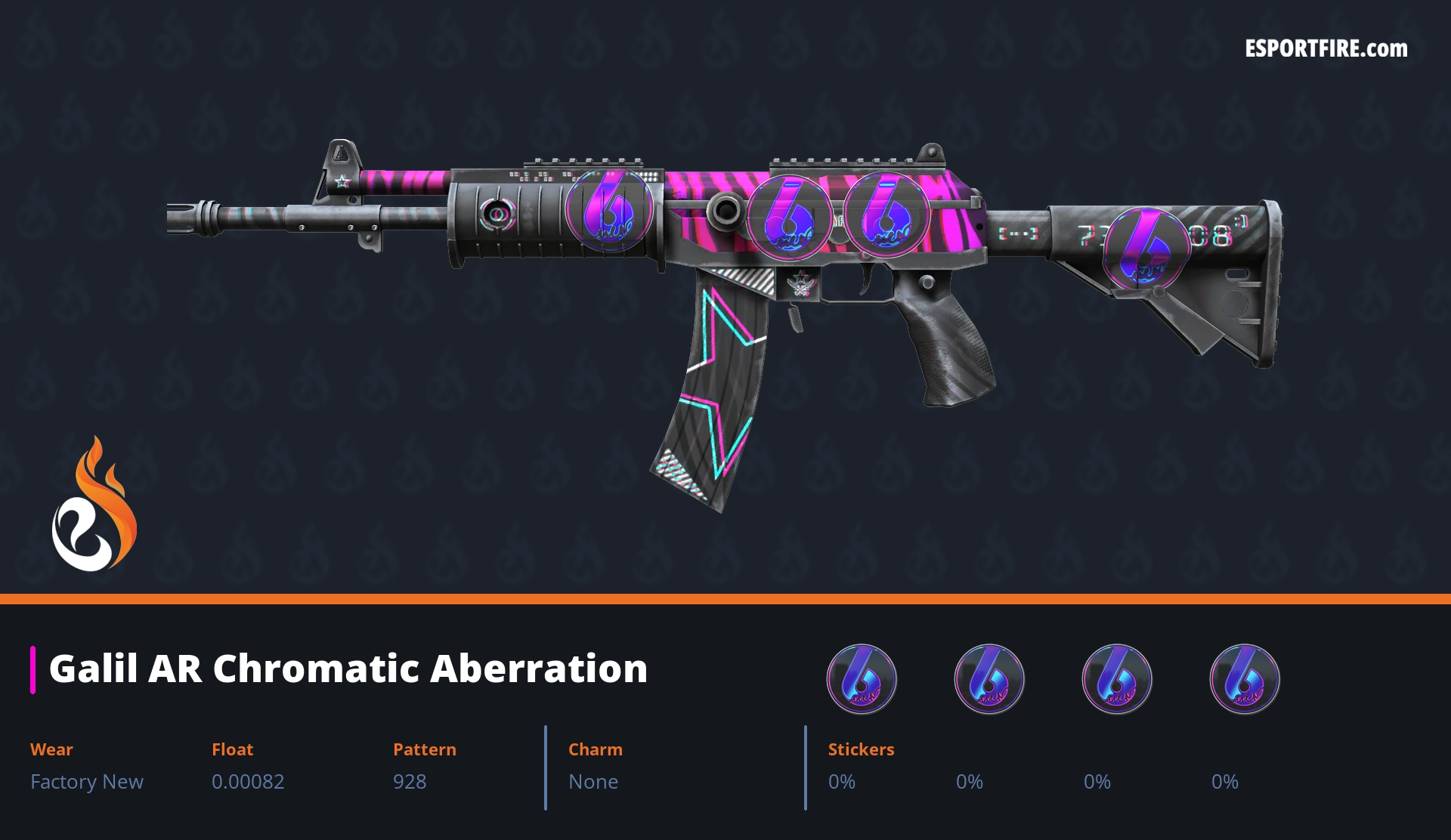Click the orange flame Esportfire logo
This screenshot has width=1451, height=840.
click(94, 506)
